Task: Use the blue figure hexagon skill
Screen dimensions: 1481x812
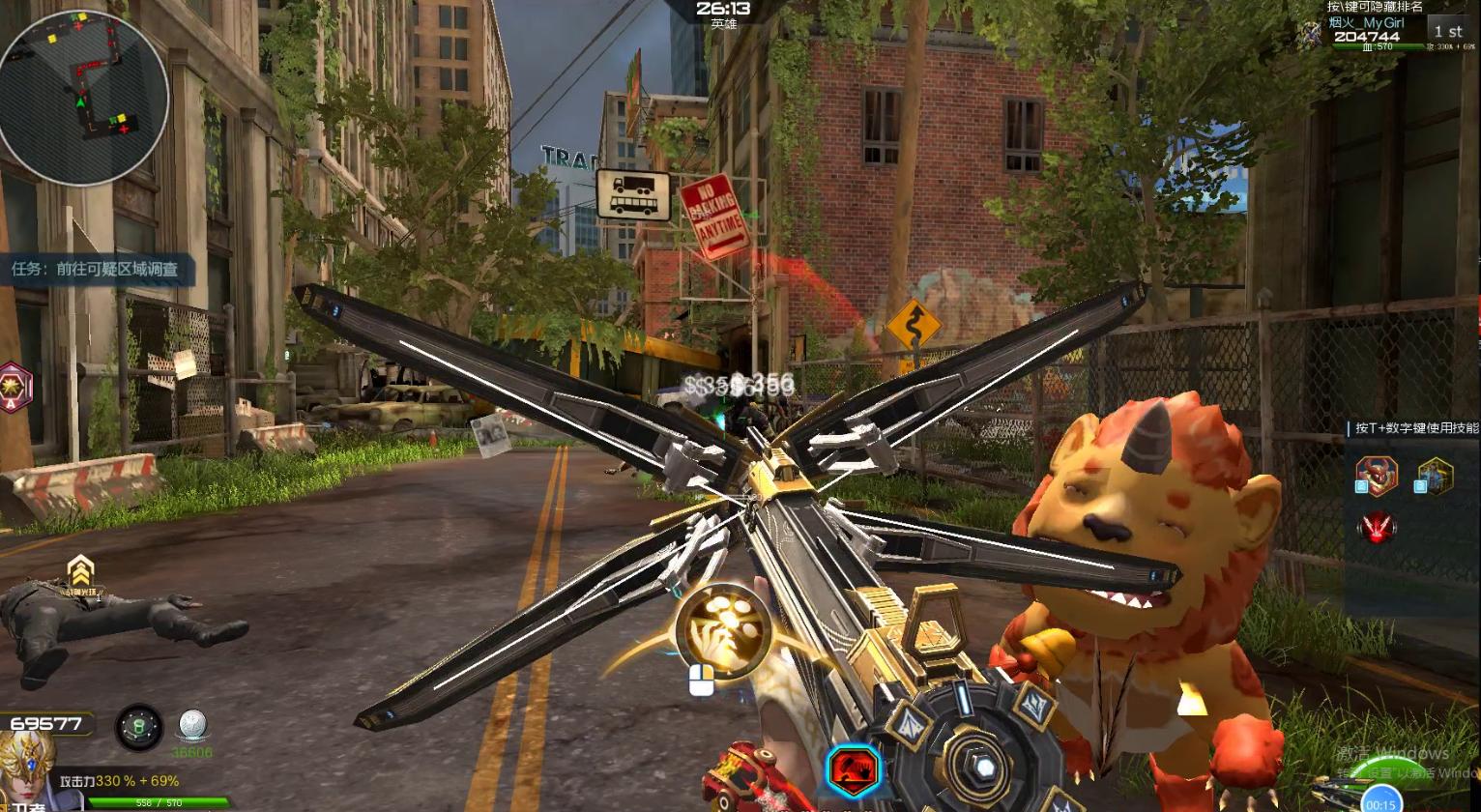Action: (1436, 477)
